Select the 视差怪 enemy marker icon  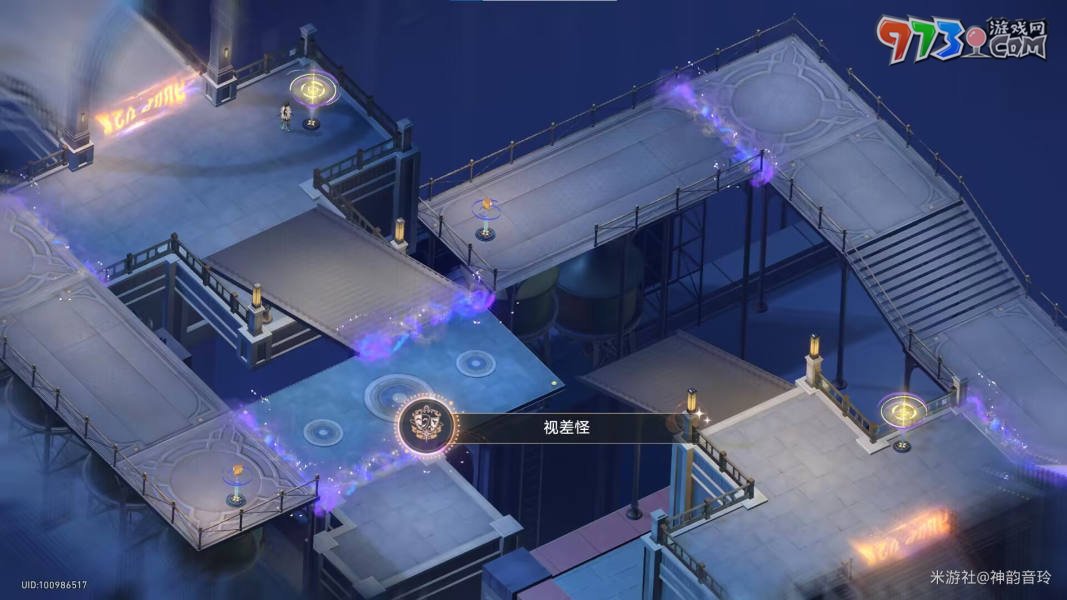[x=426, y=427]
